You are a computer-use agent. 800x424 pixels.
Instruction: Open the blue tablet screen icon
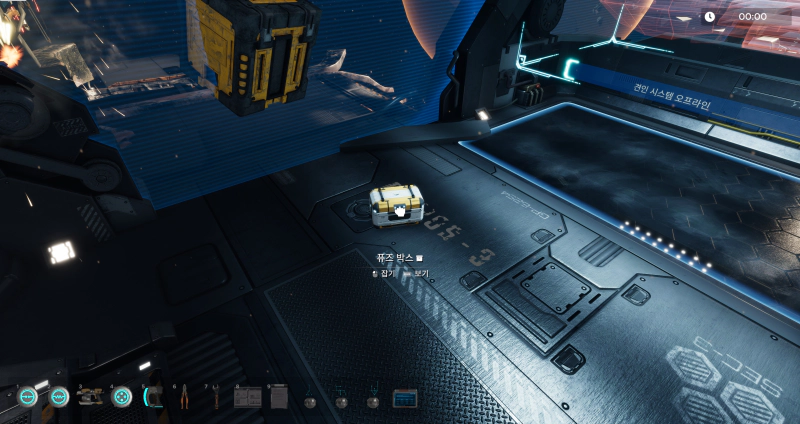[404, 398]
